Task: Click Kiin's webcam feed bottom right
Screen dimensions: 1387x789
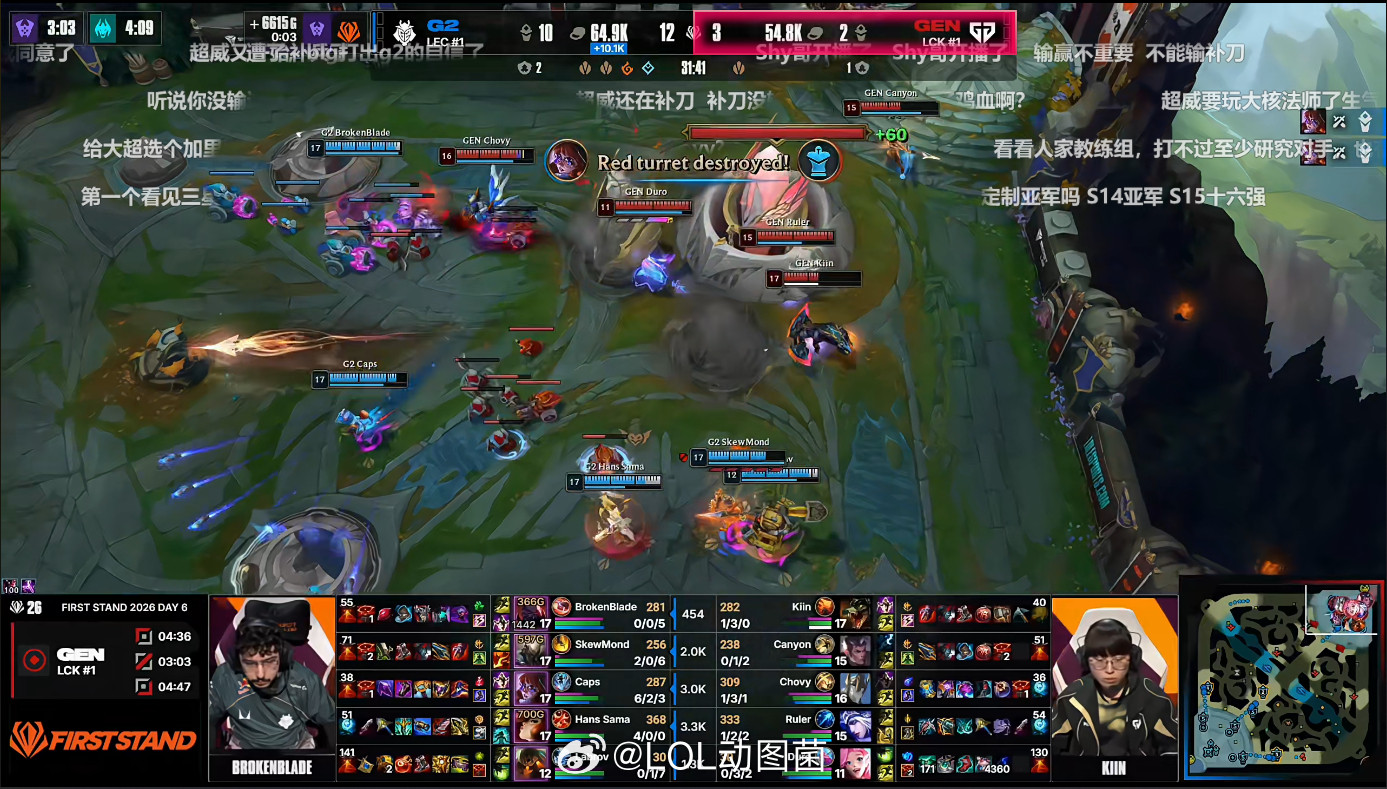Action: [1113, 675]
